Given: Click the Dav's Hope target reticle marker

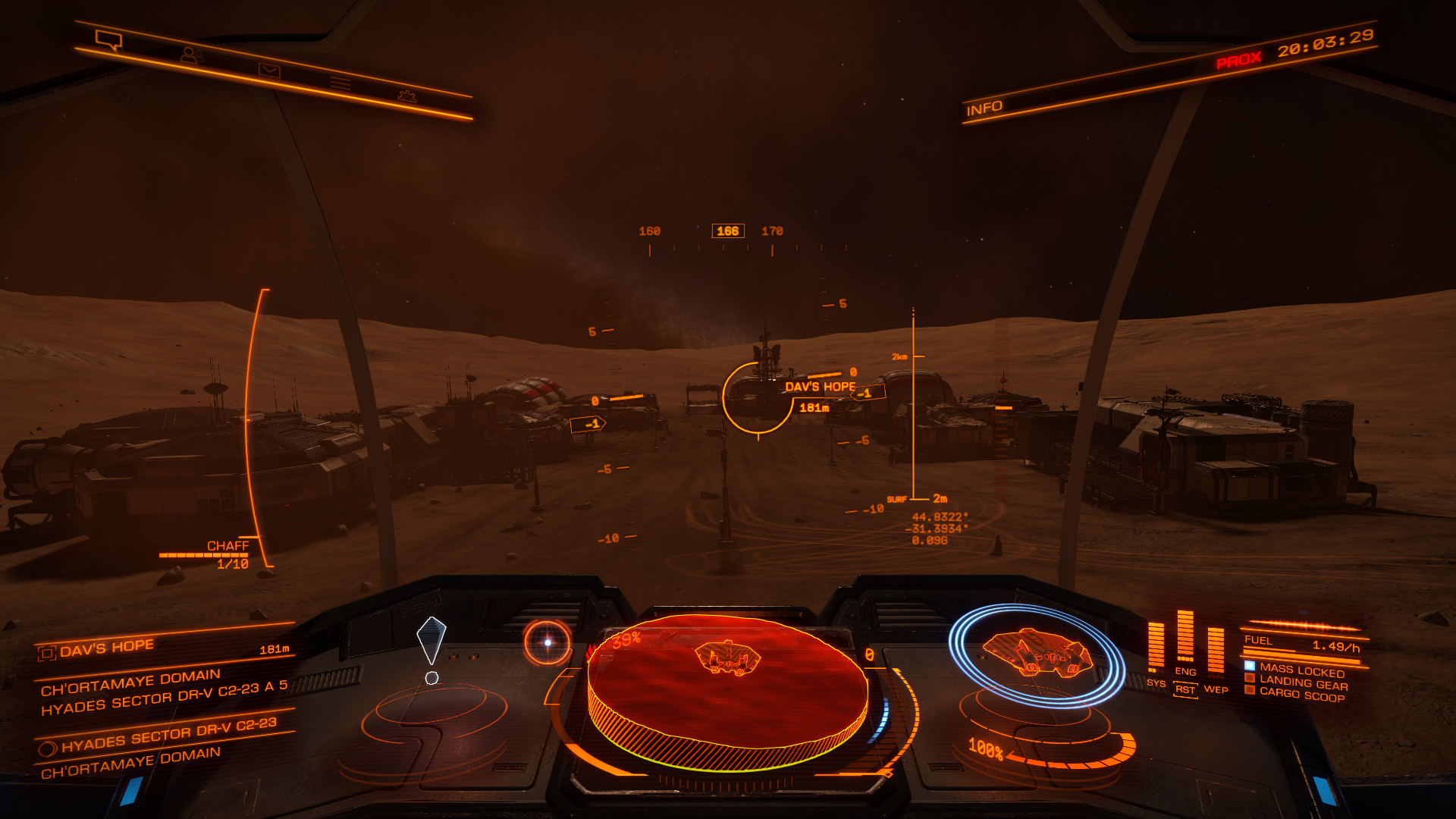Looking at the screenshot, I should click(x=758, y=398).
